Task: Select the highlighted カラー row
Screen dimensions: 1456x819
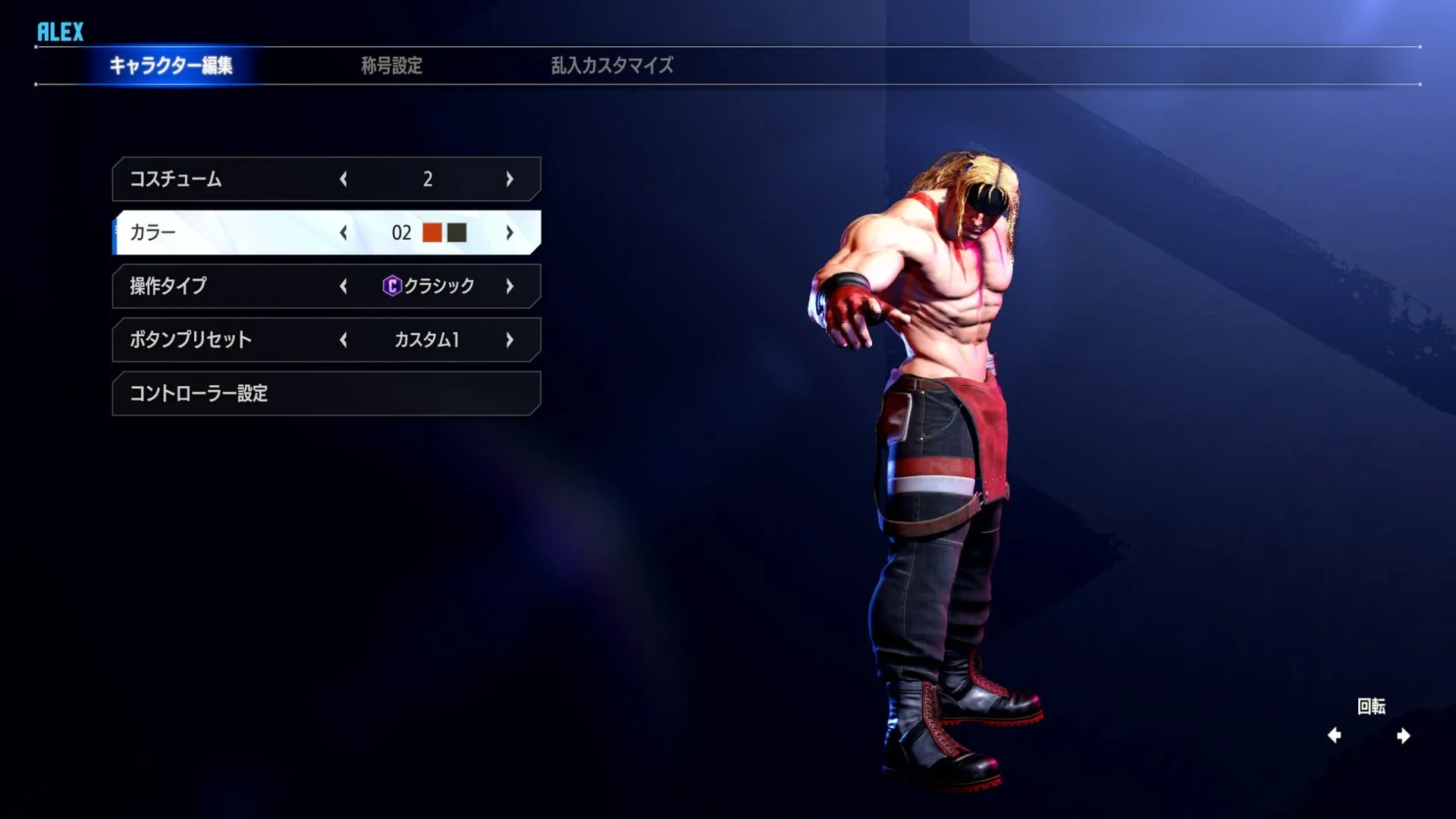Action: [x=227, y=233]
